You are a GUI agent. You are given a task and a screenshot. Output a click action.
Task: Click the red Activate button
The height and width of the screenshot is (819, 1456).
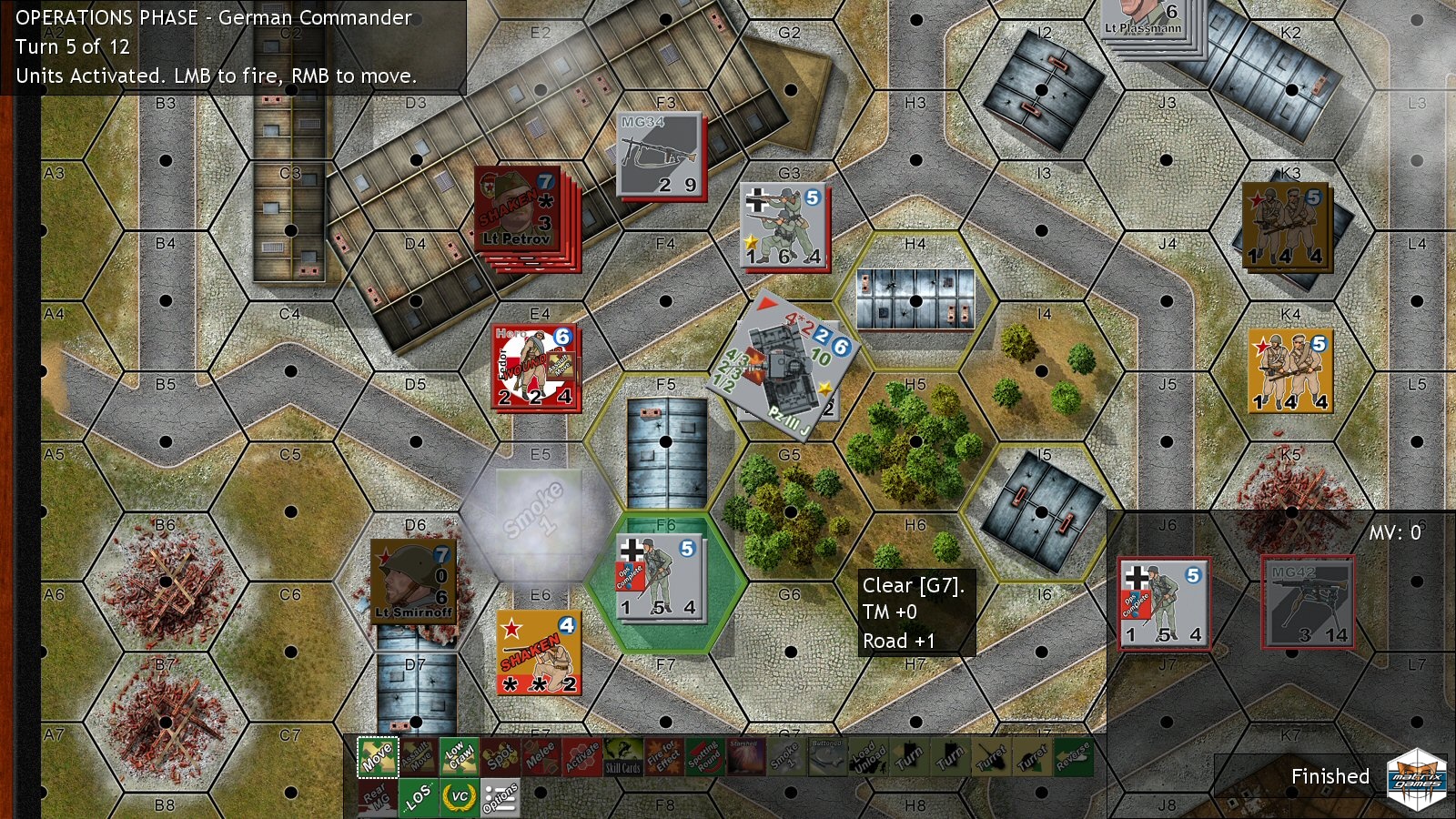(x=581, y=757)
